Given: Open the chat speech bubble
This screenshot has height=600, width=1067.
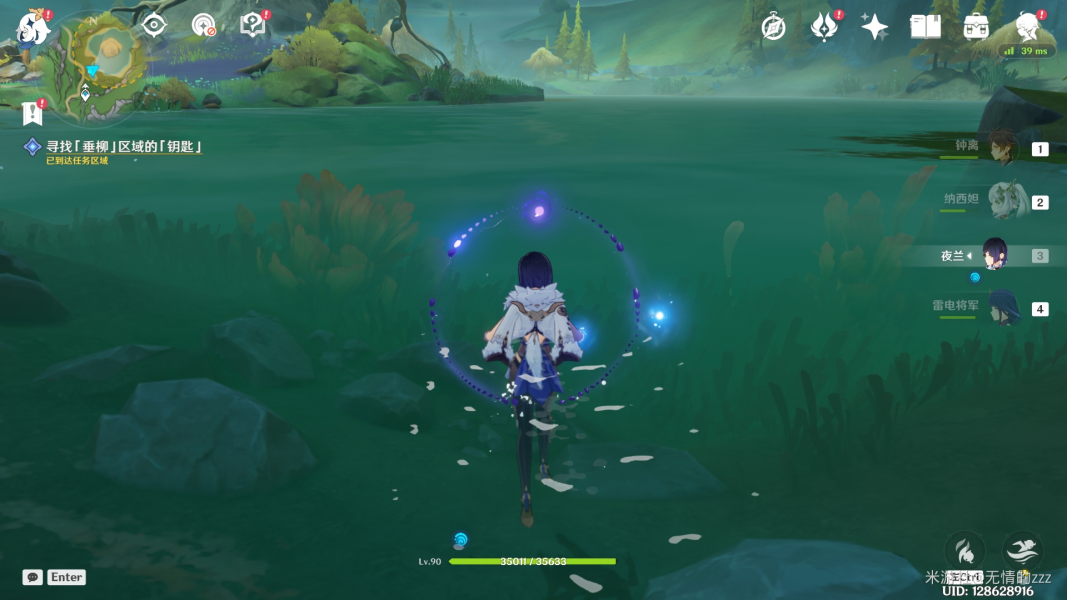Looking at the screenshot, I should [33, 577].
